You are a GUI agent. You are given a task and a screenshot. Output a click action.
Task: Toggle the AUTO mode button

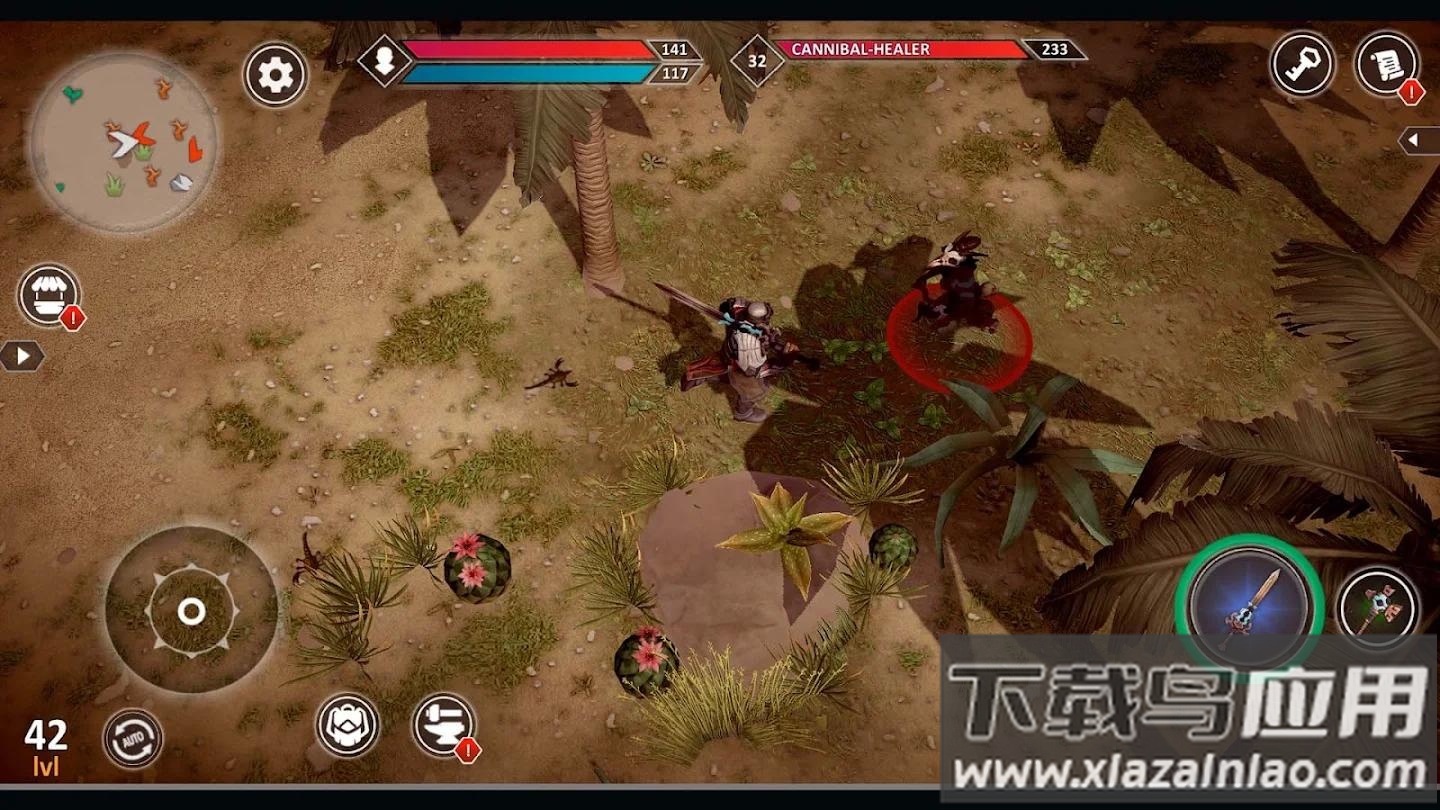[133, 739]
